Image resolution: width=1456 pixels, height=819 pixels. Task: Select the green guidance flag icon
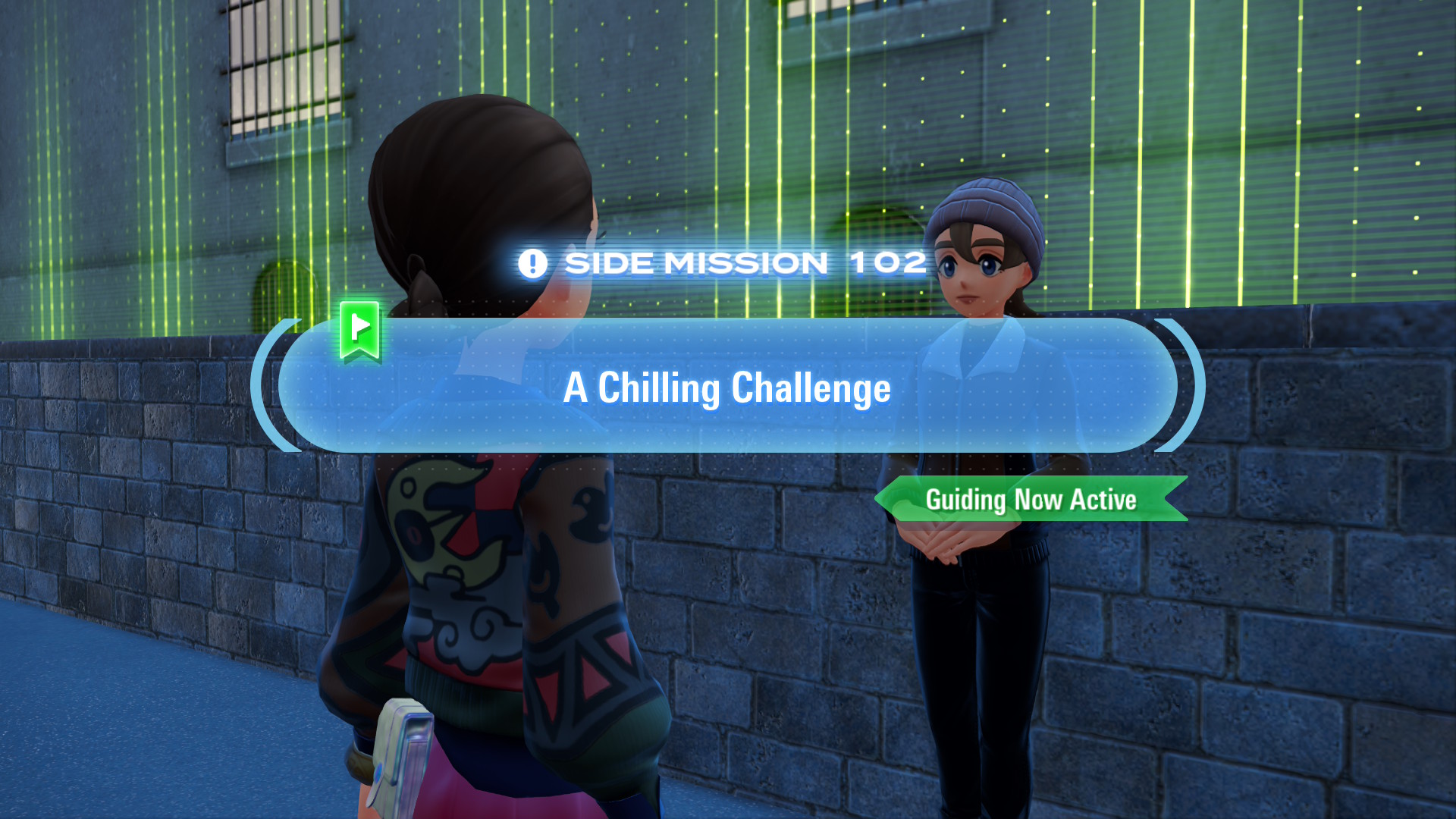[x=360, y=330]
